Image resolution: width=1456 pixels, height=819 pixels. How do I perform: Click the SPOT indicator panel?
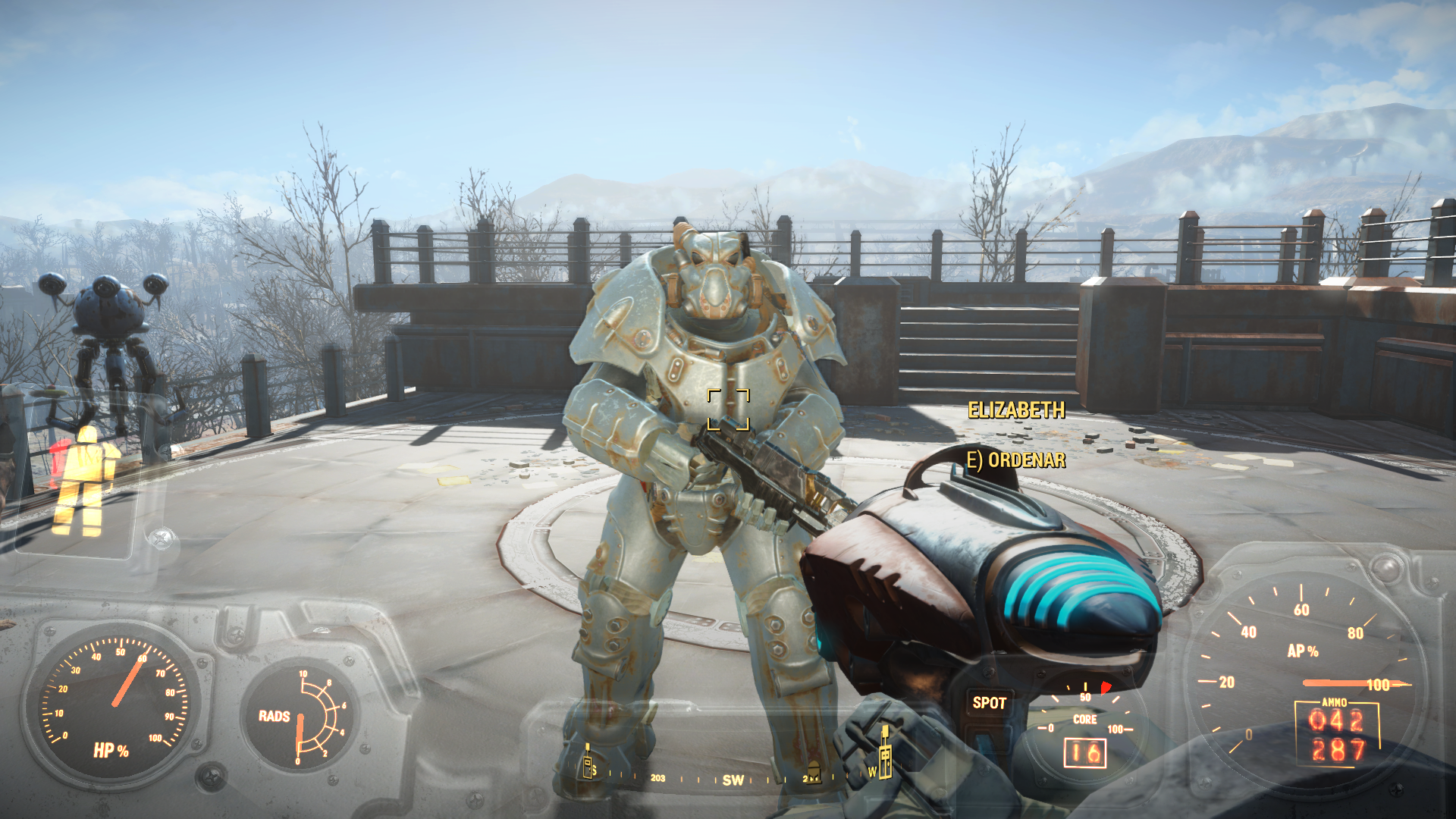tap(989, 703)
